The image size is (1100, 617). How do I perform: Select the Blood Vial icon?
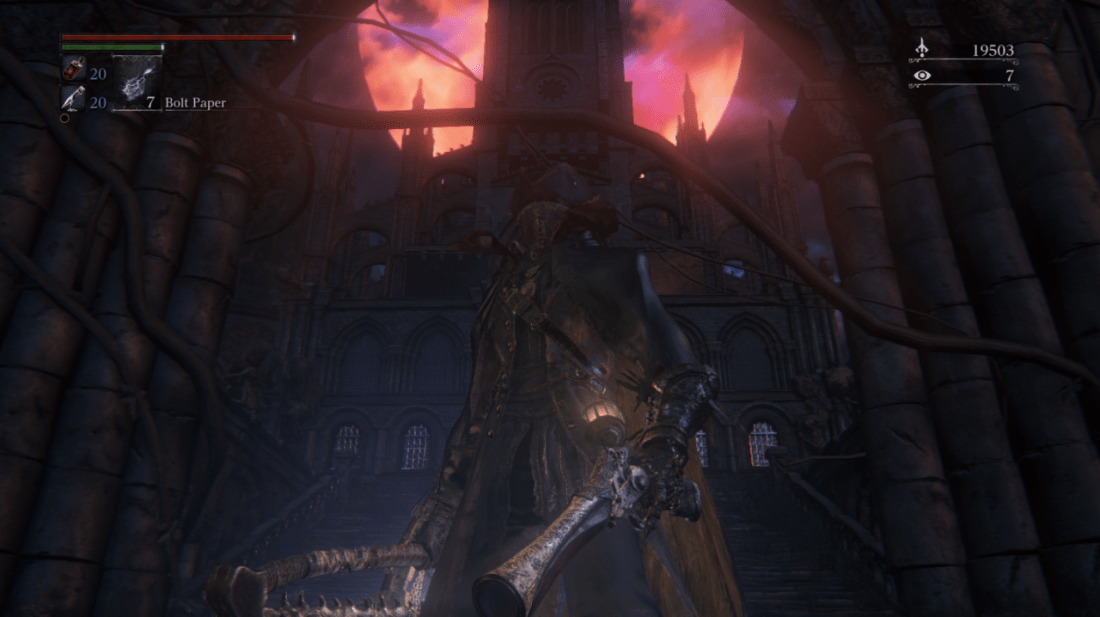tap(74, 69)
